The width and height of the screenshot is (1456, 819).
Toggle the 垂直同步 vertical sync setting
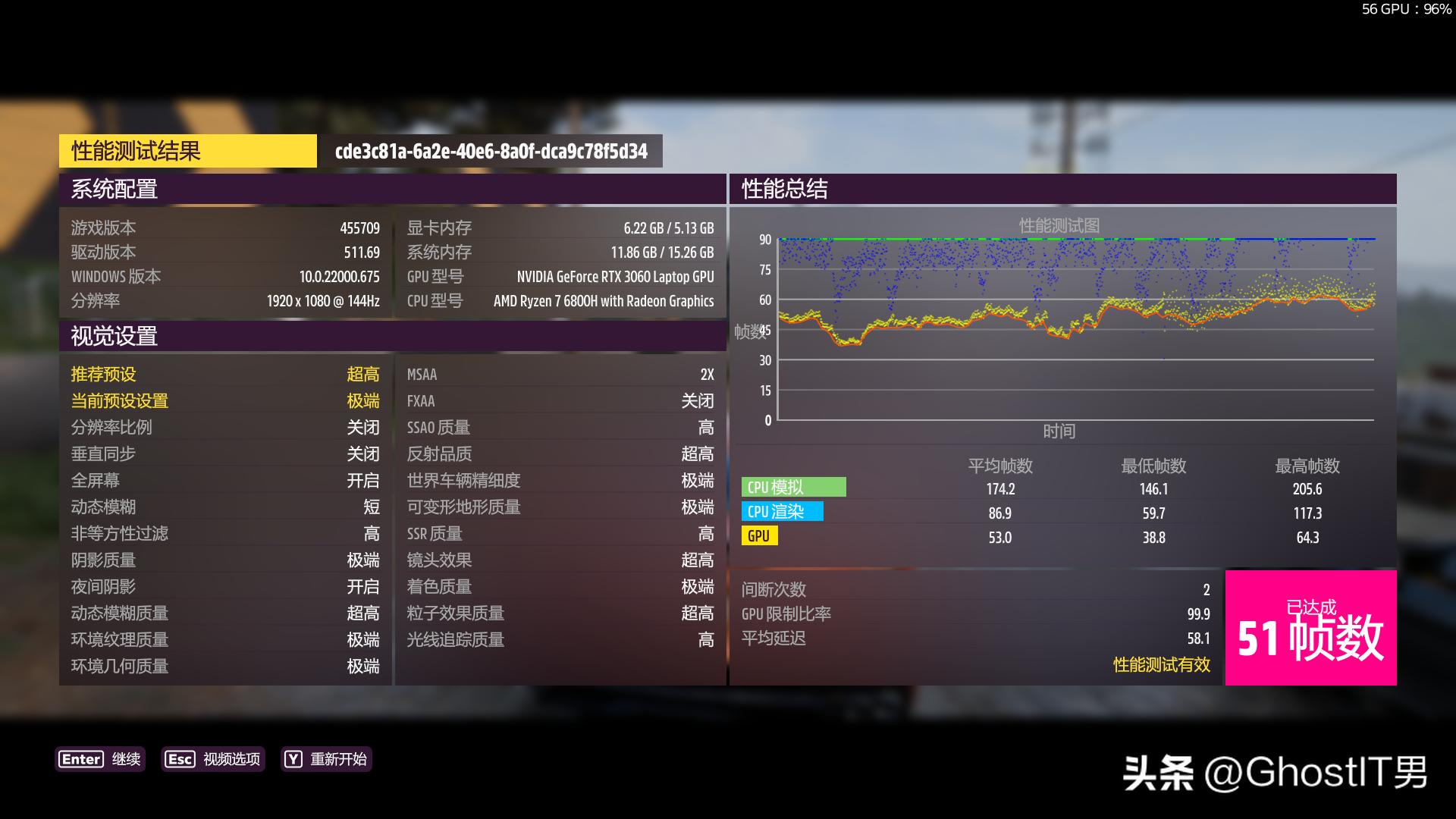point(224,453)
